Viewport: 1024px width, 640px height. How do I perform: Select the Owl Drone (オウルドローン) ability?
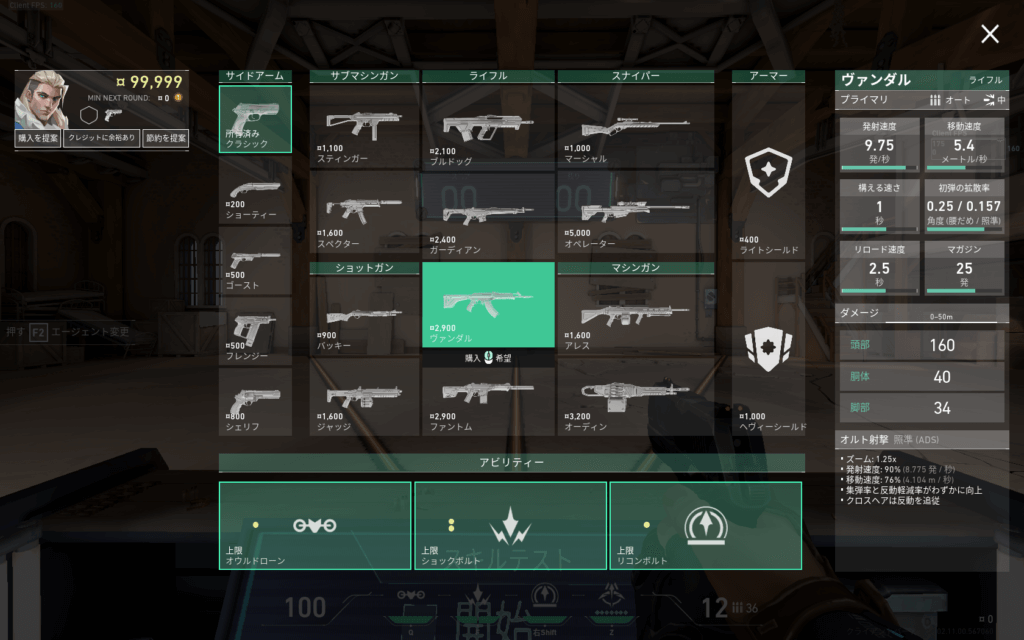coord(315,525)
